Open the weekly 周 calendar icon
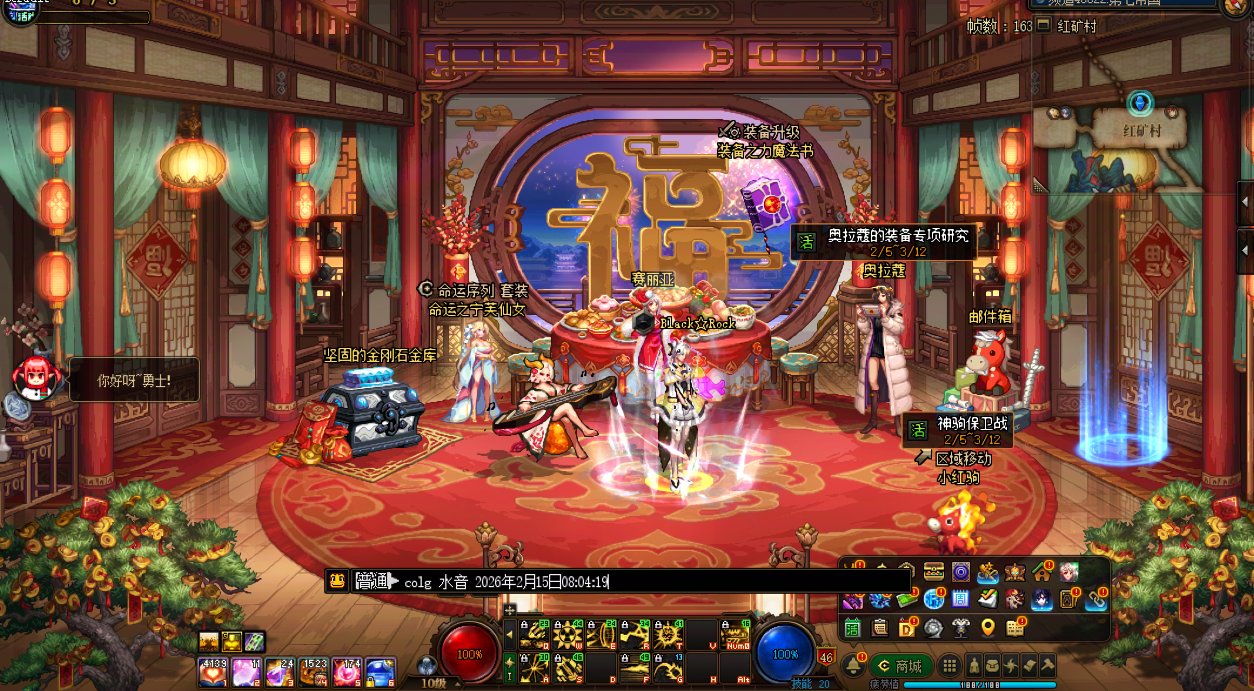 (959, 599)
